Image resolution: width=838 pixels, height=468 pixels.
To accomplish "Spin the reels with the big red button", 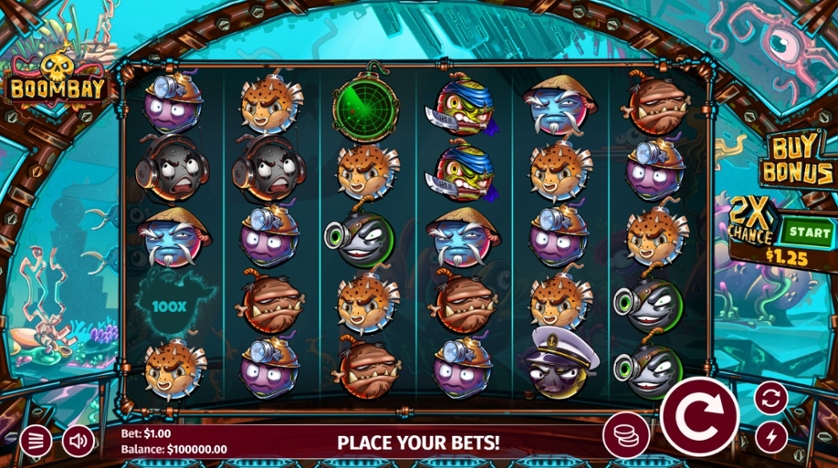I will coord(699,411).
